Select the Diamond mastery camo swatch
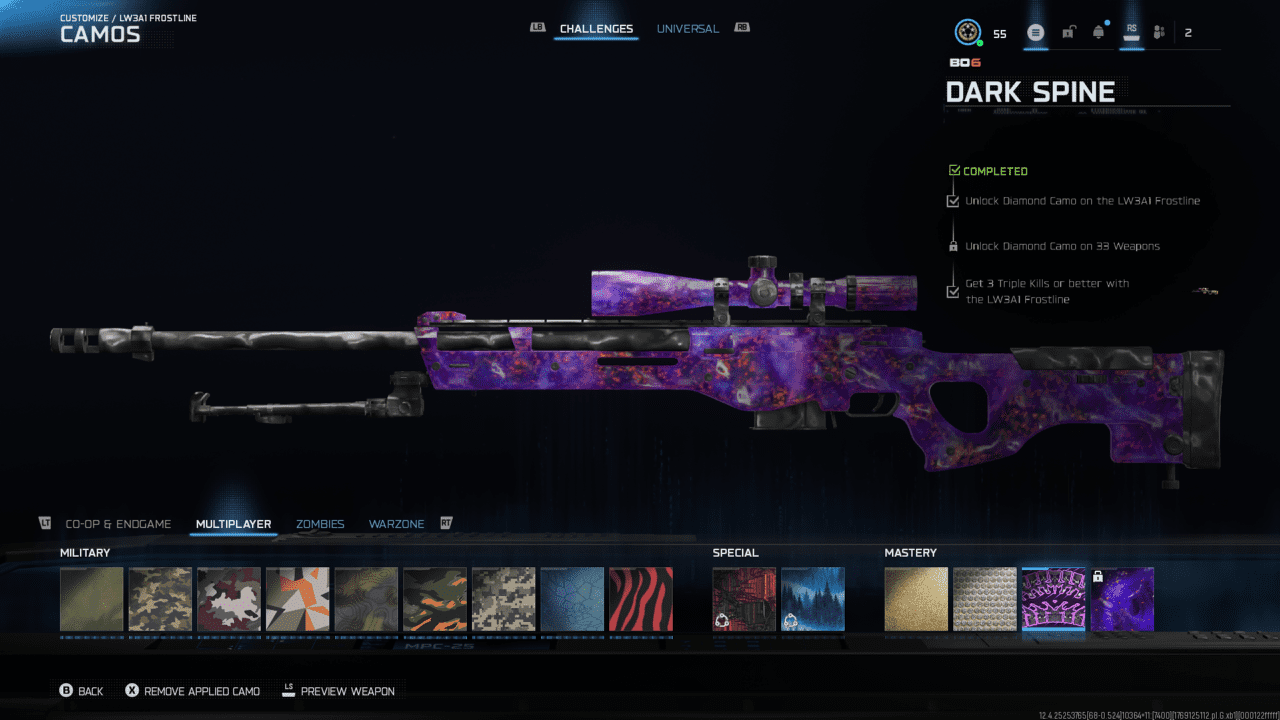1280x720 pixels. [x=985, y=600]
